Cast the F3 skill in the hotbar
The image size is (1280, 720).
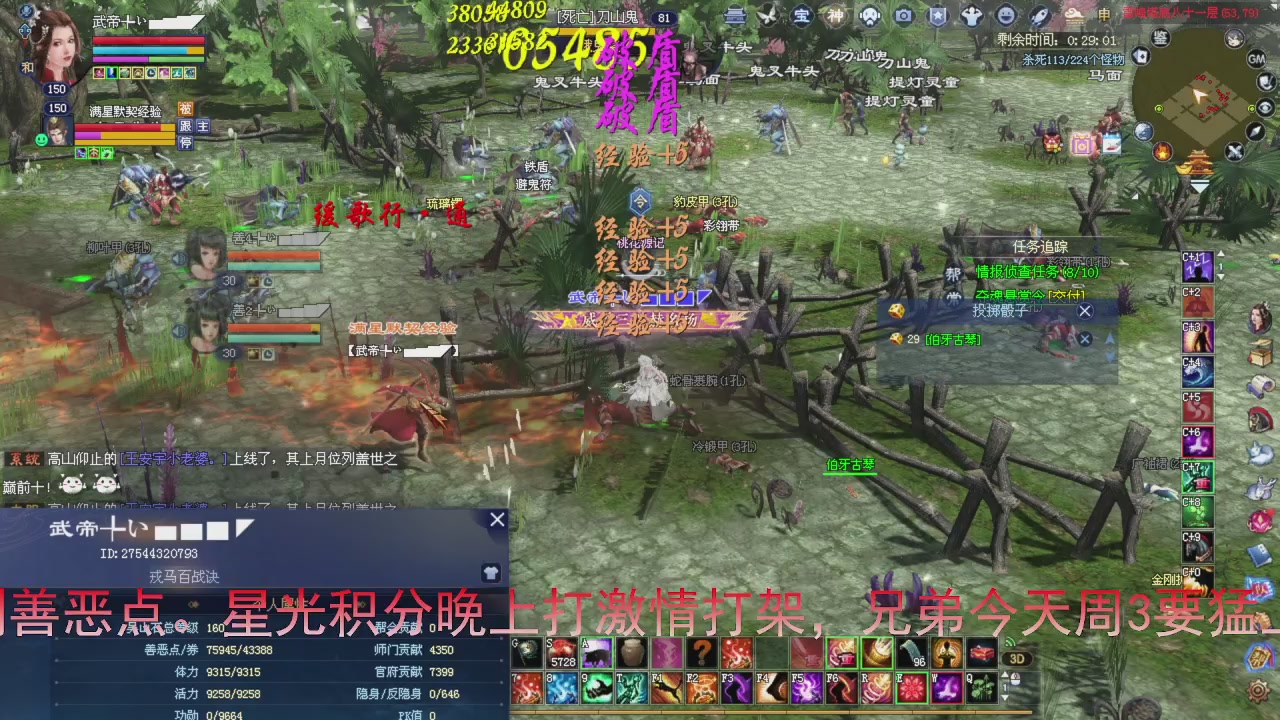735,689
